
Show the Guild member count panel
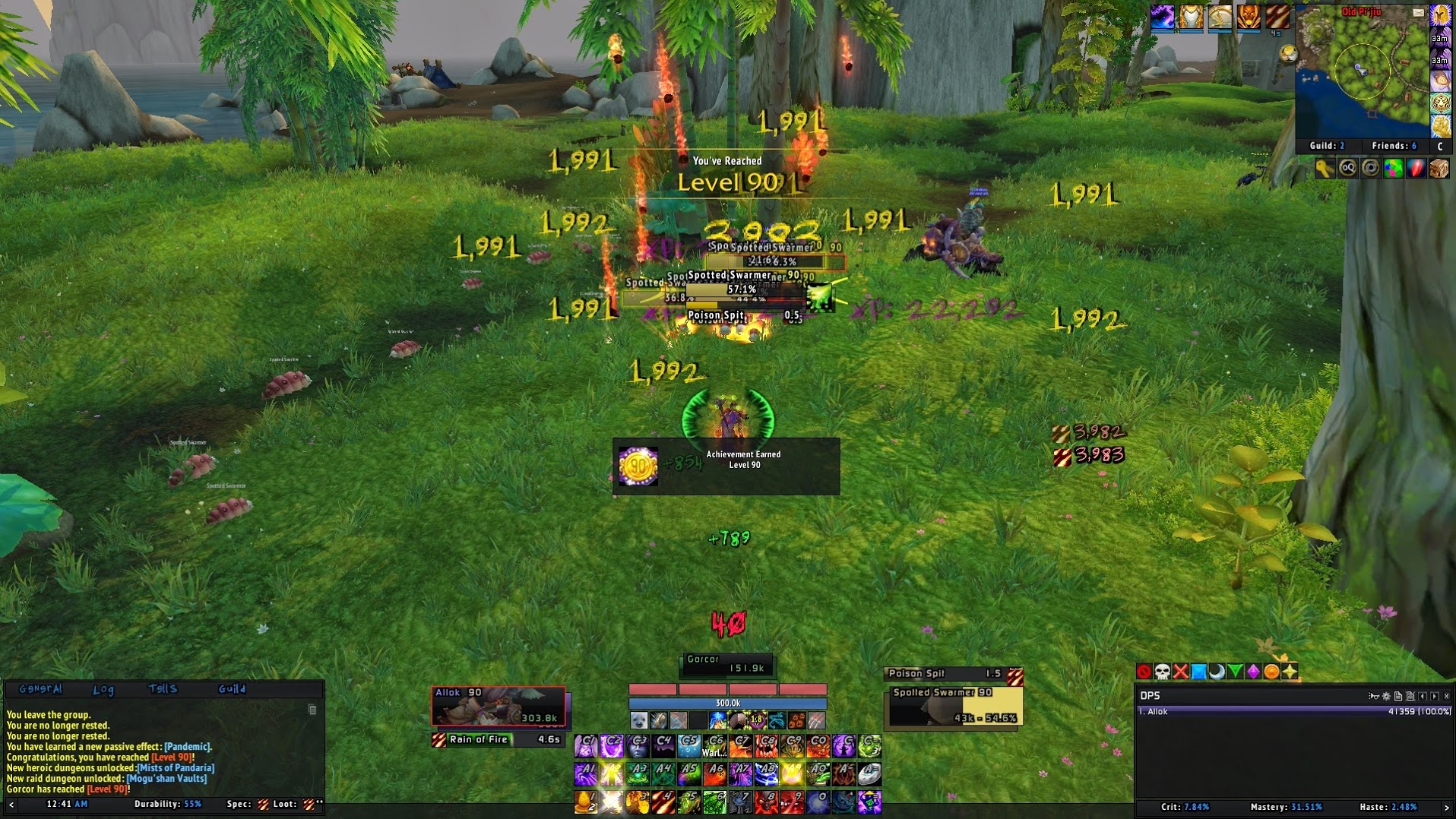coord(1327,145)
